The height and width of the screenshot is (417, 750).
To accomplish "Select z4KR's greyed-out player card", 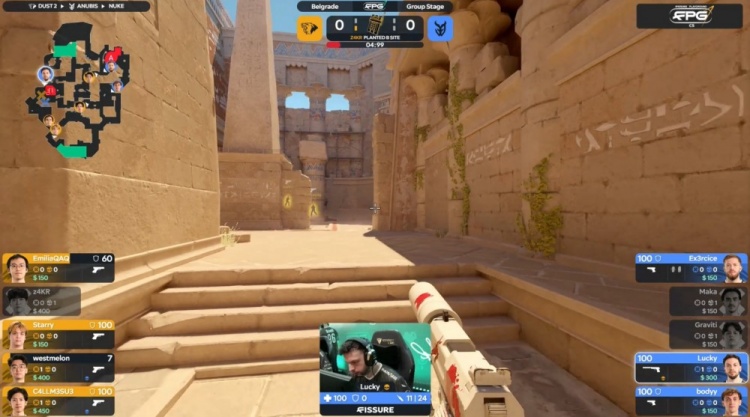I will tap(42, 301).
